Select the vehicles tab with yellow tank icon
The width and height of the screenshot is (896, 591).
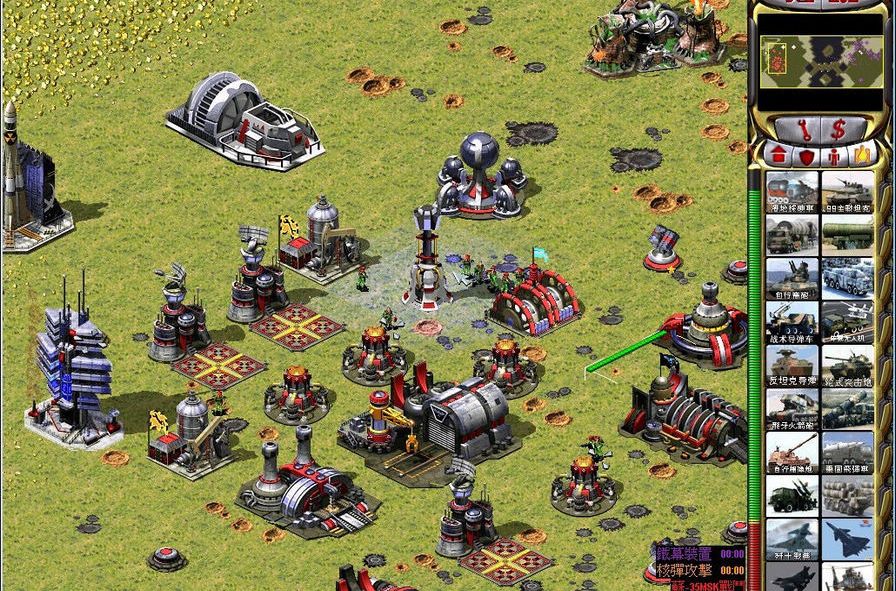862,155
